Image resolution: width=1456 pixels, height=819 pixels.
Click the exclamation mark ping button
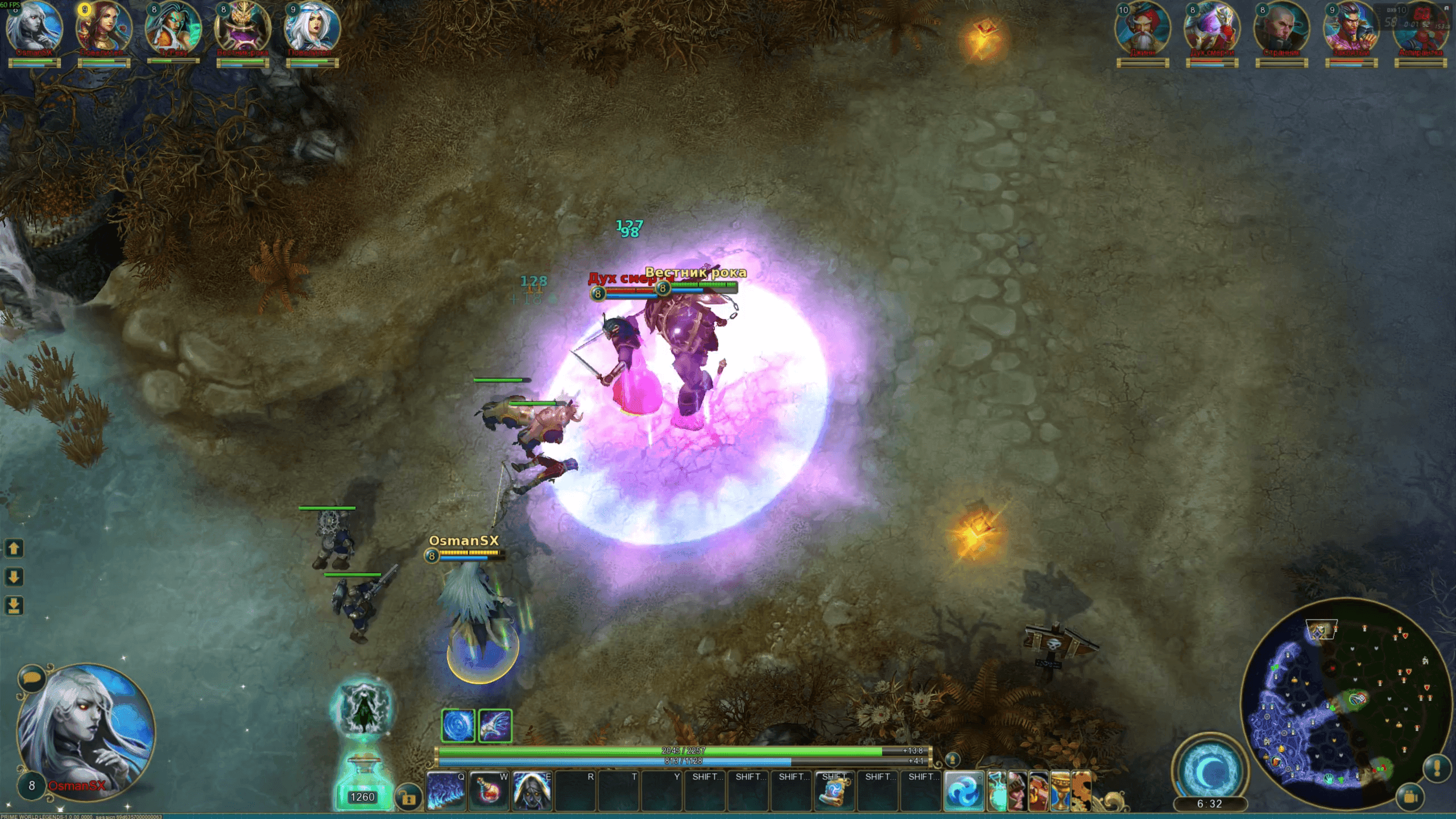tap(1436, 768)
